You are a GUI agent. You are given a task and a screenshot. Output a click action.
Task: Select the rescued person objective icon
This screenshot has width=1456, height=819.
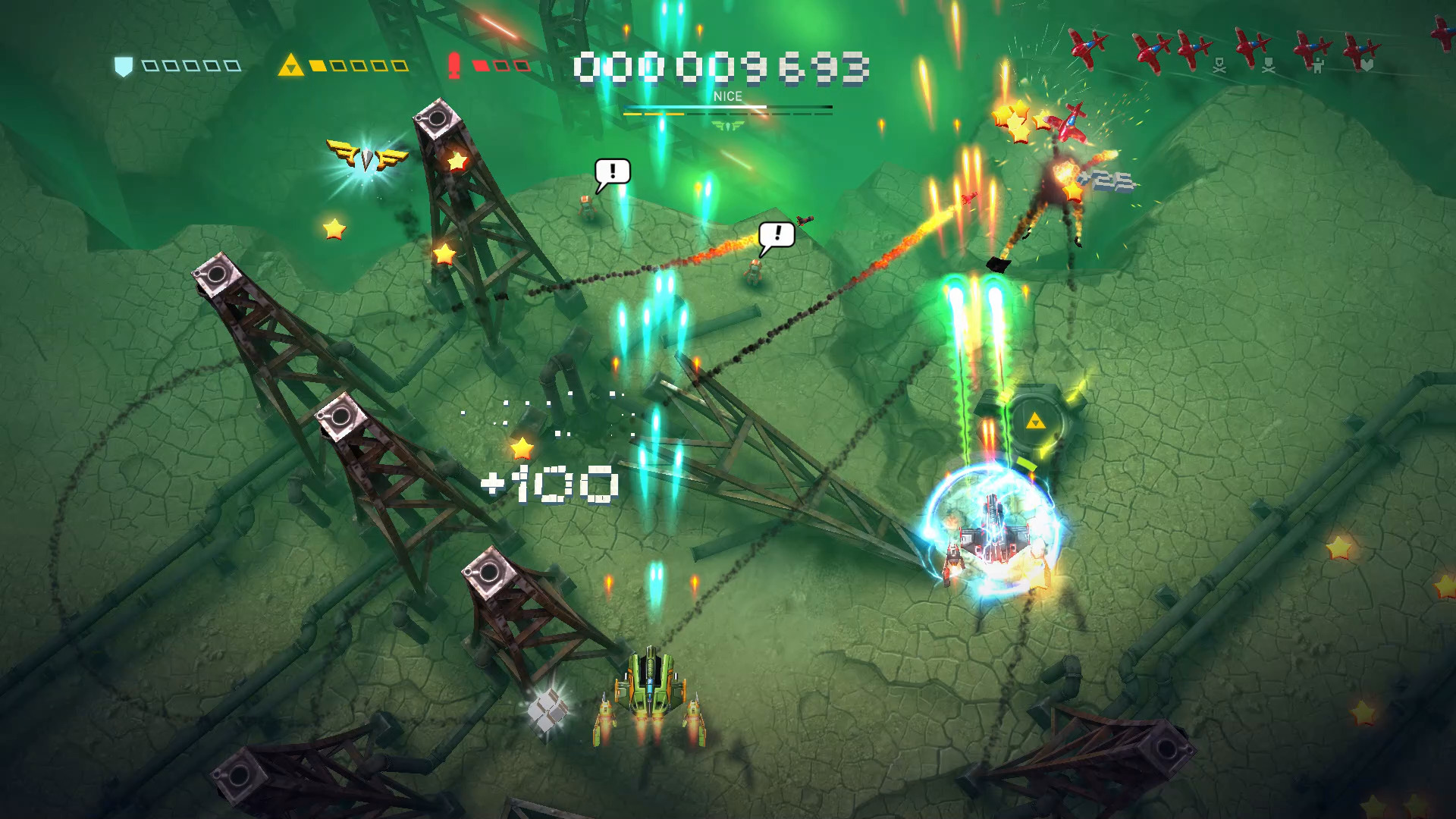point(1318,67)
